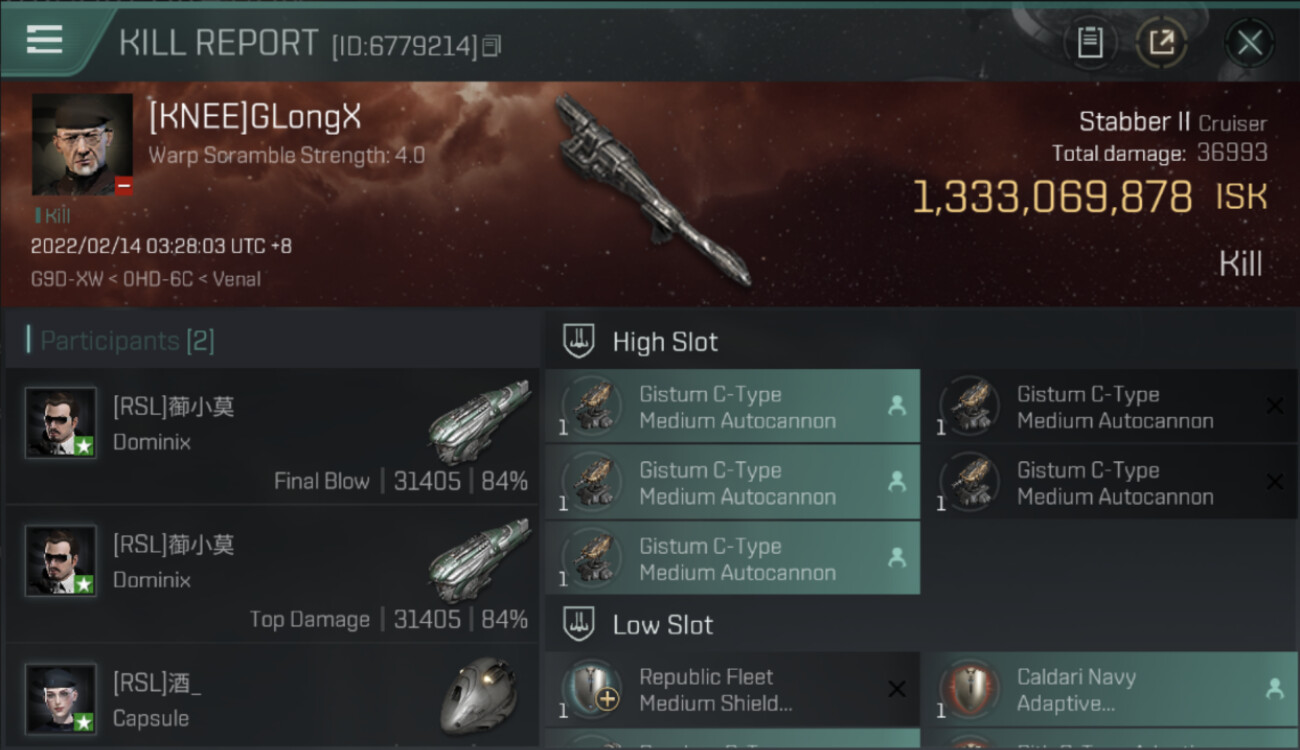The image size is (1300, 750).
Task: Share the kill report externally
Action: pos(1161,43)
